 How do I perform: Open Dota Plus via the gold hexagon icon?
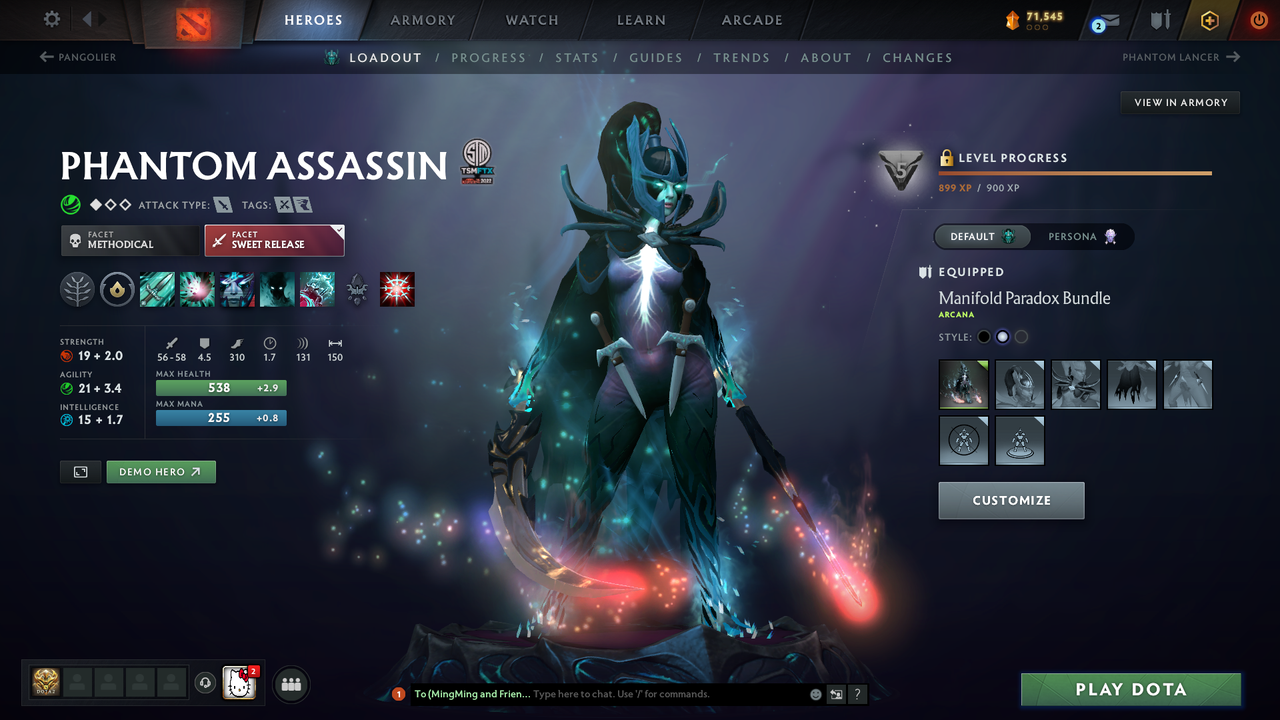[x=1209, y=19]
